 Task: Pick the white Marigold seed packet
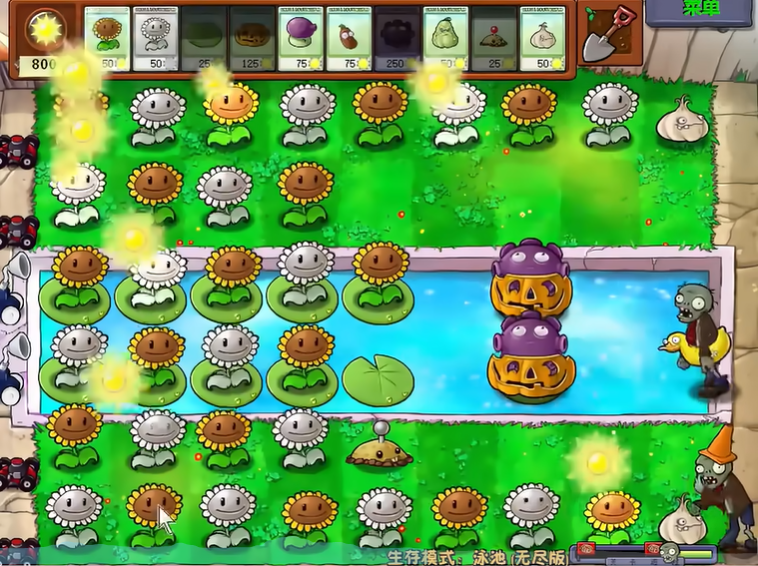click(156, 39)
